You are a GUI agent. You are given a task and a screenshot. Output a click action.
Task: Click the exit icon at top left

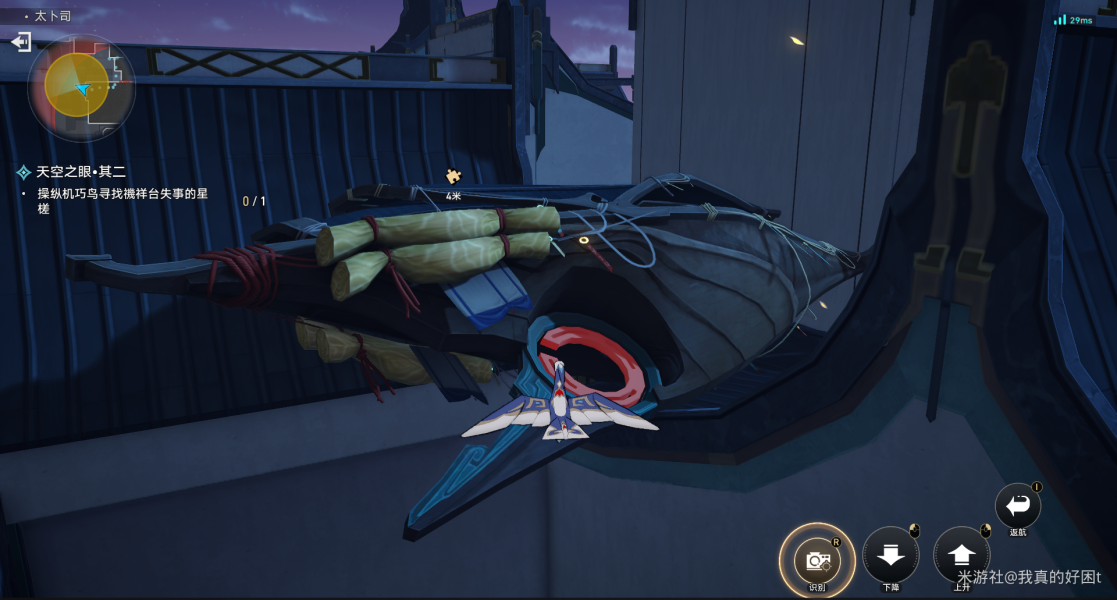click(20, 42)
